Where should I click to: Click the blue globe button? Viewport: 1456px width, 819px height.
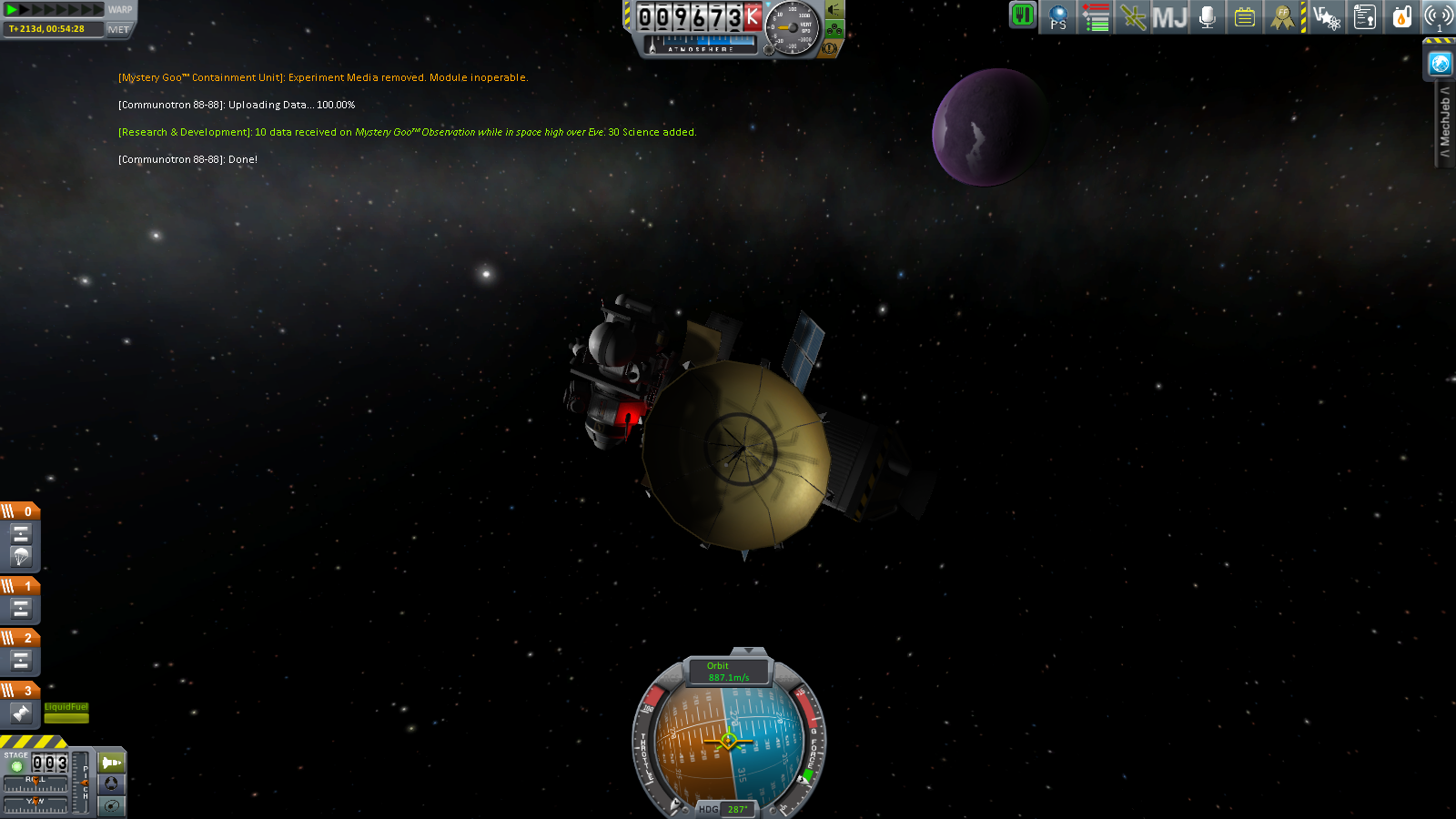[1440, 64]
